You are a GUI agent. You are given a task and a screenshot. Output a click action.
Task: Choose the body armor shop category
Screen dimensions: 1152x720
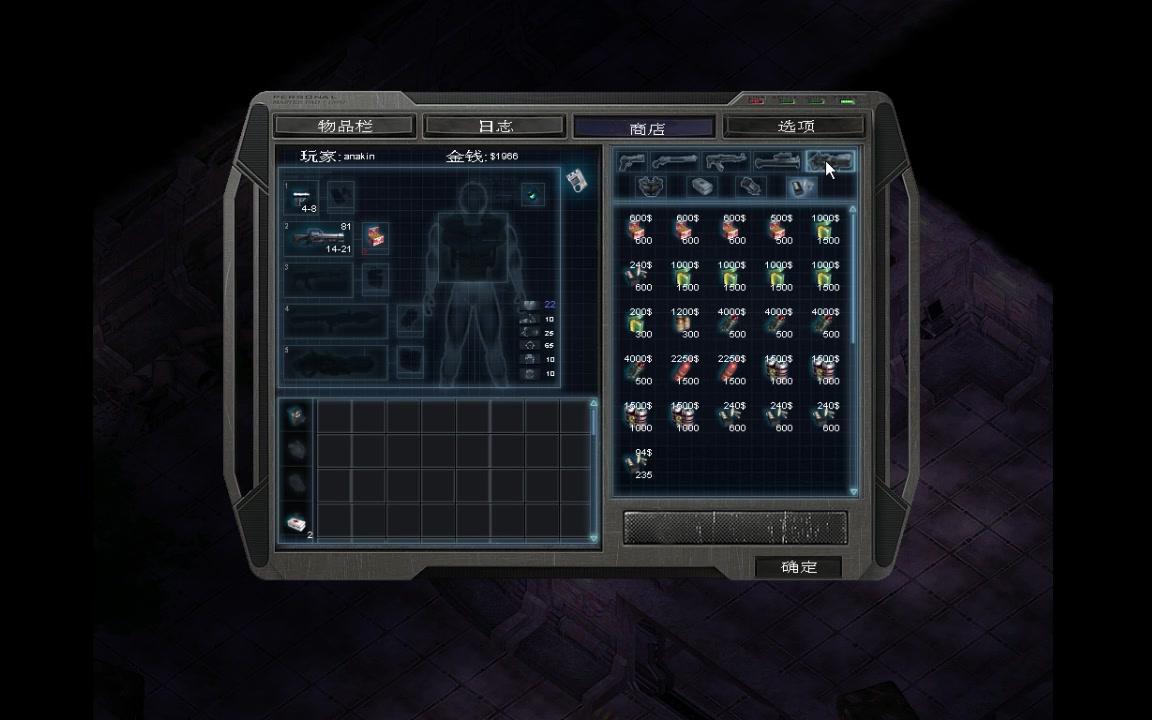(x=652, y=187)
